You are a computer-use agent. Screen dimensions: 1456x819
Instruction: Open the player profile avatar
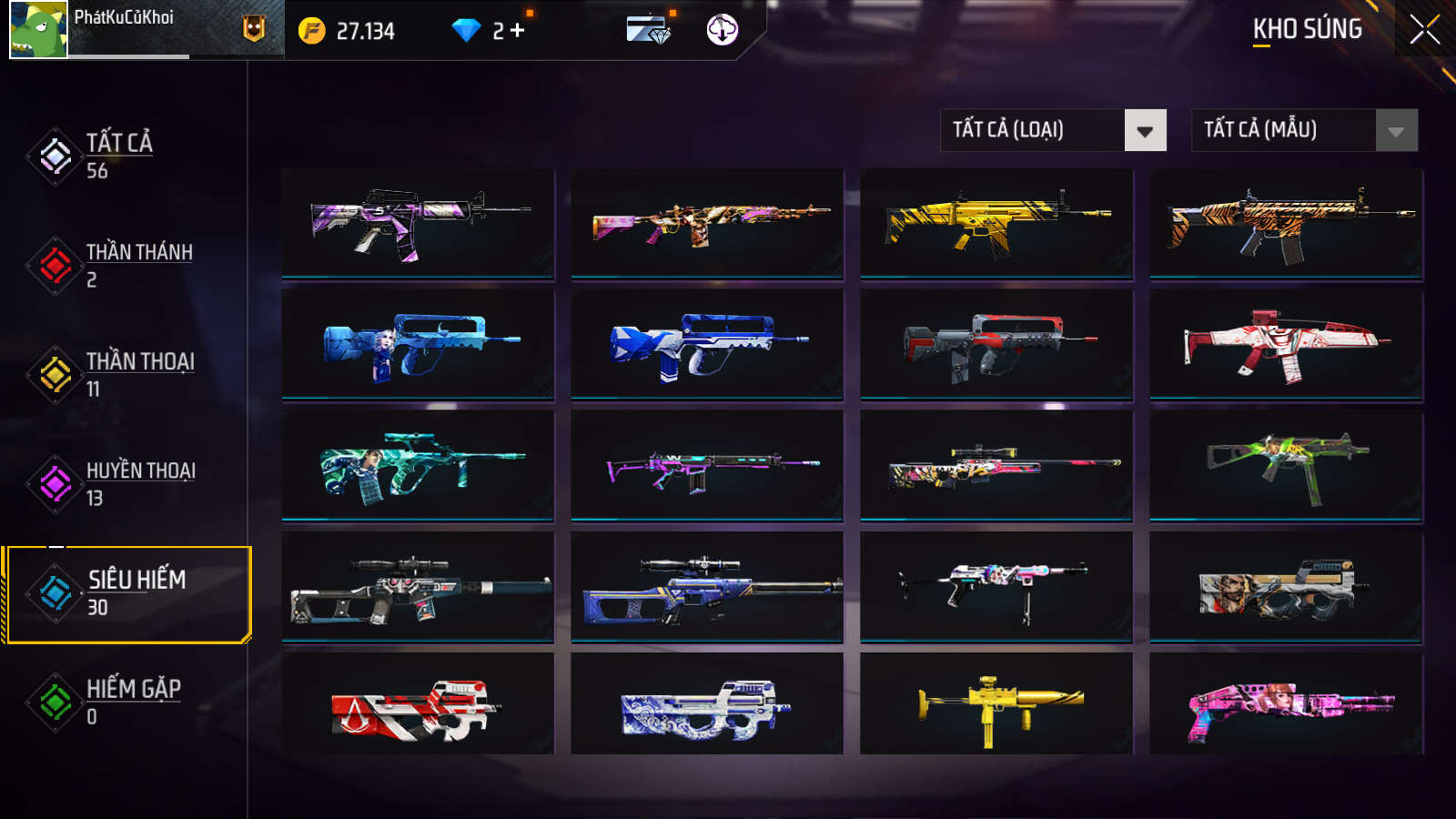38,30
